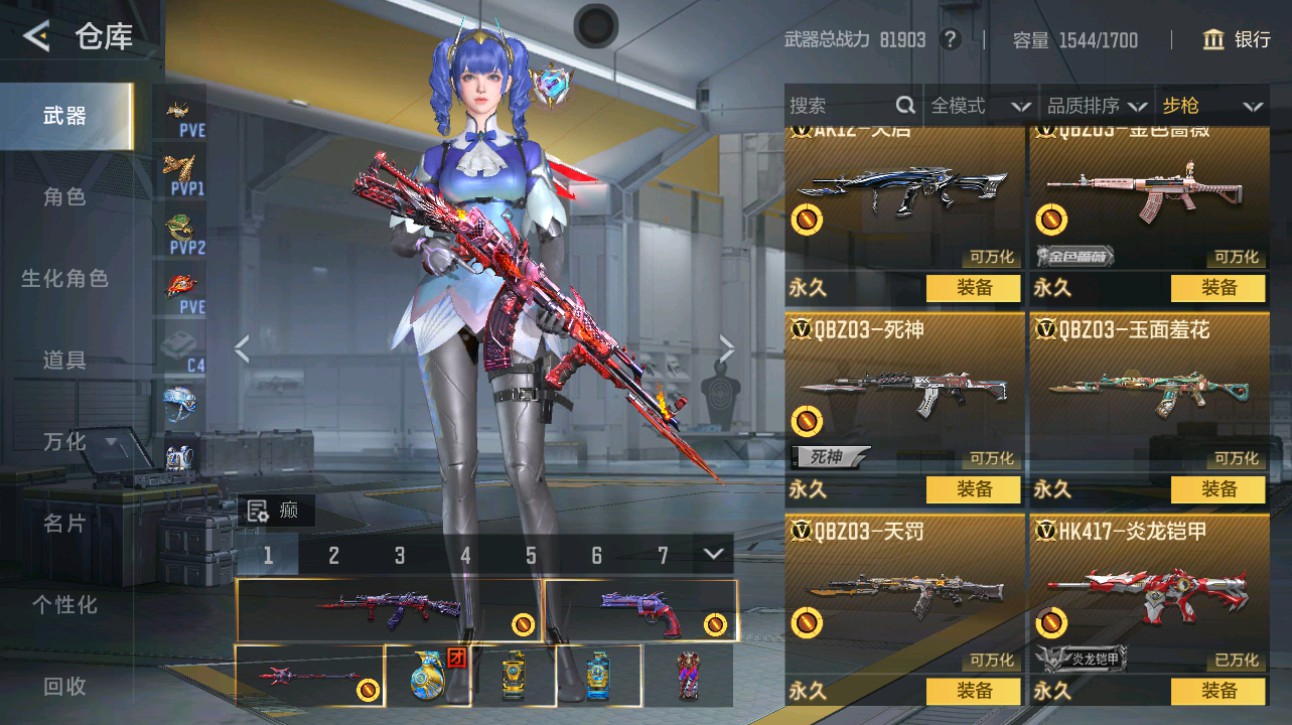Viewport: 1292px width, 725px height.
Task: Expand the 全模式 mode filter dropdown
Action: pyautogui.click(x=980, y=106)
